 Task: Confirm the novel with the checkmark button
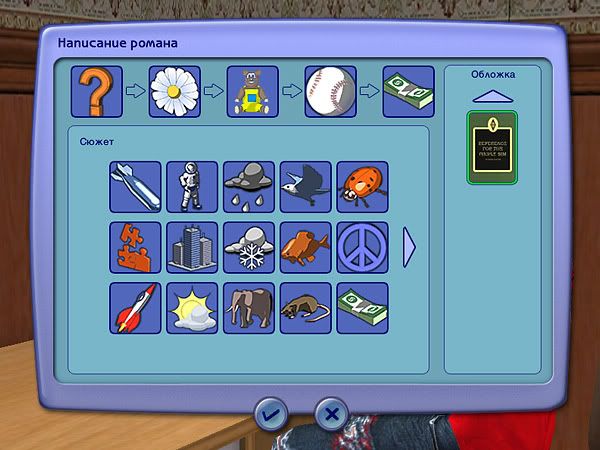click(x=270, y=411)
